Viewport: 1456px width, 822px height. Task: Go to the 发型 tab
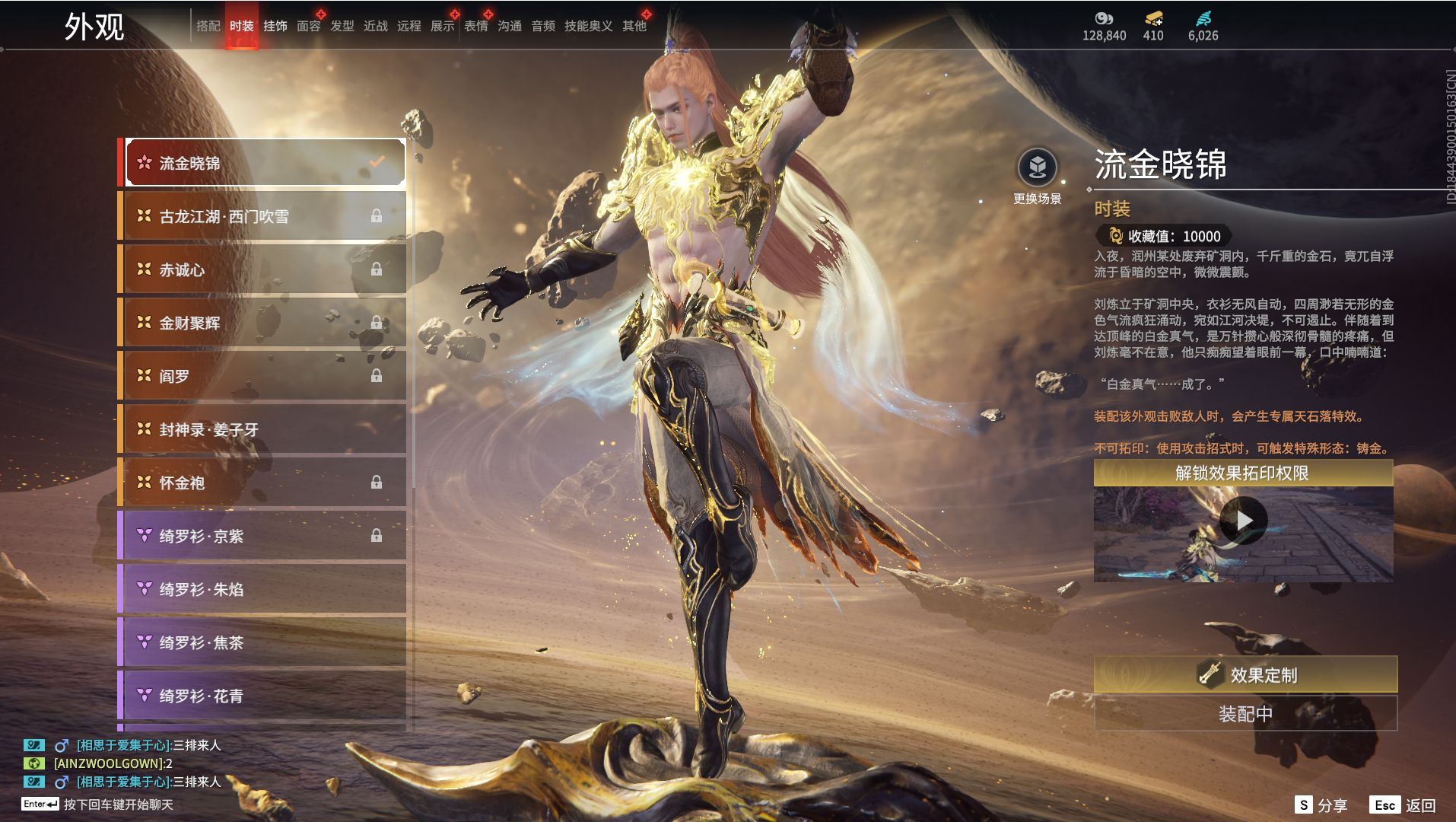[342, 26]
